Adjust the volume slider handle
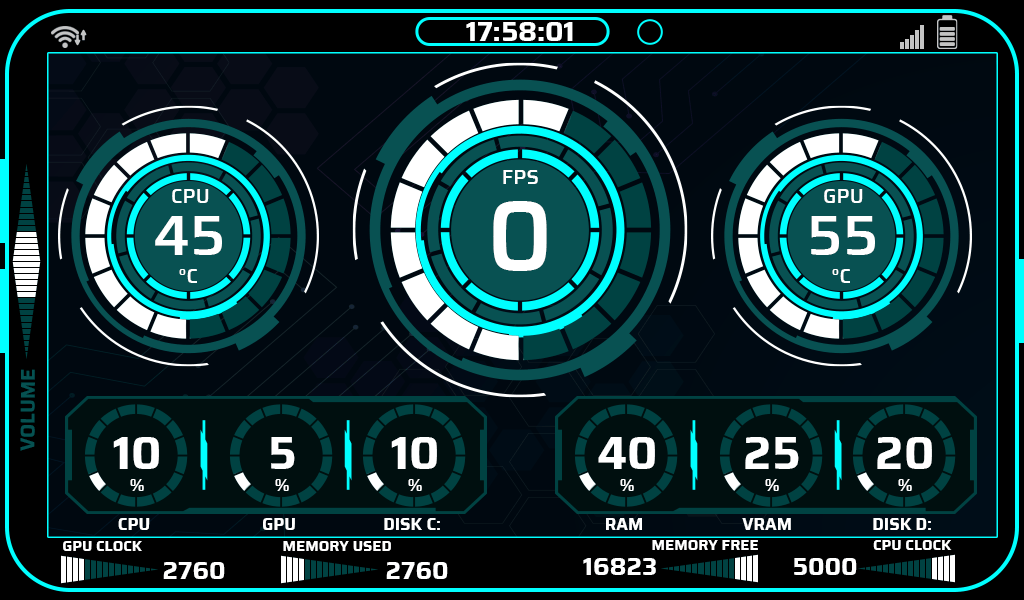1024x600 pixels. (x=27, y=264)
